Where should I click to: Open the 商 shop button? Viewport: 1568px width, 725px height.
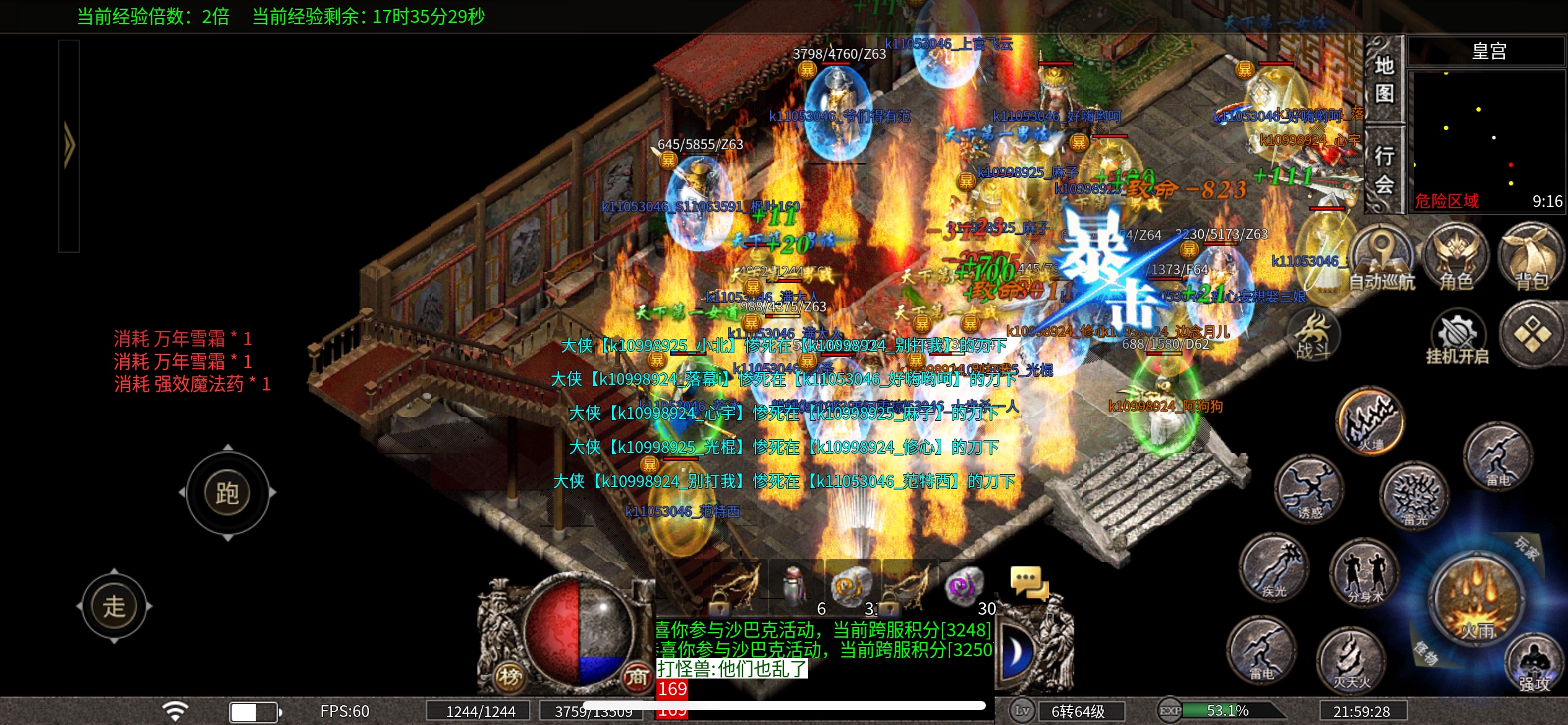[x=636, y=677]
